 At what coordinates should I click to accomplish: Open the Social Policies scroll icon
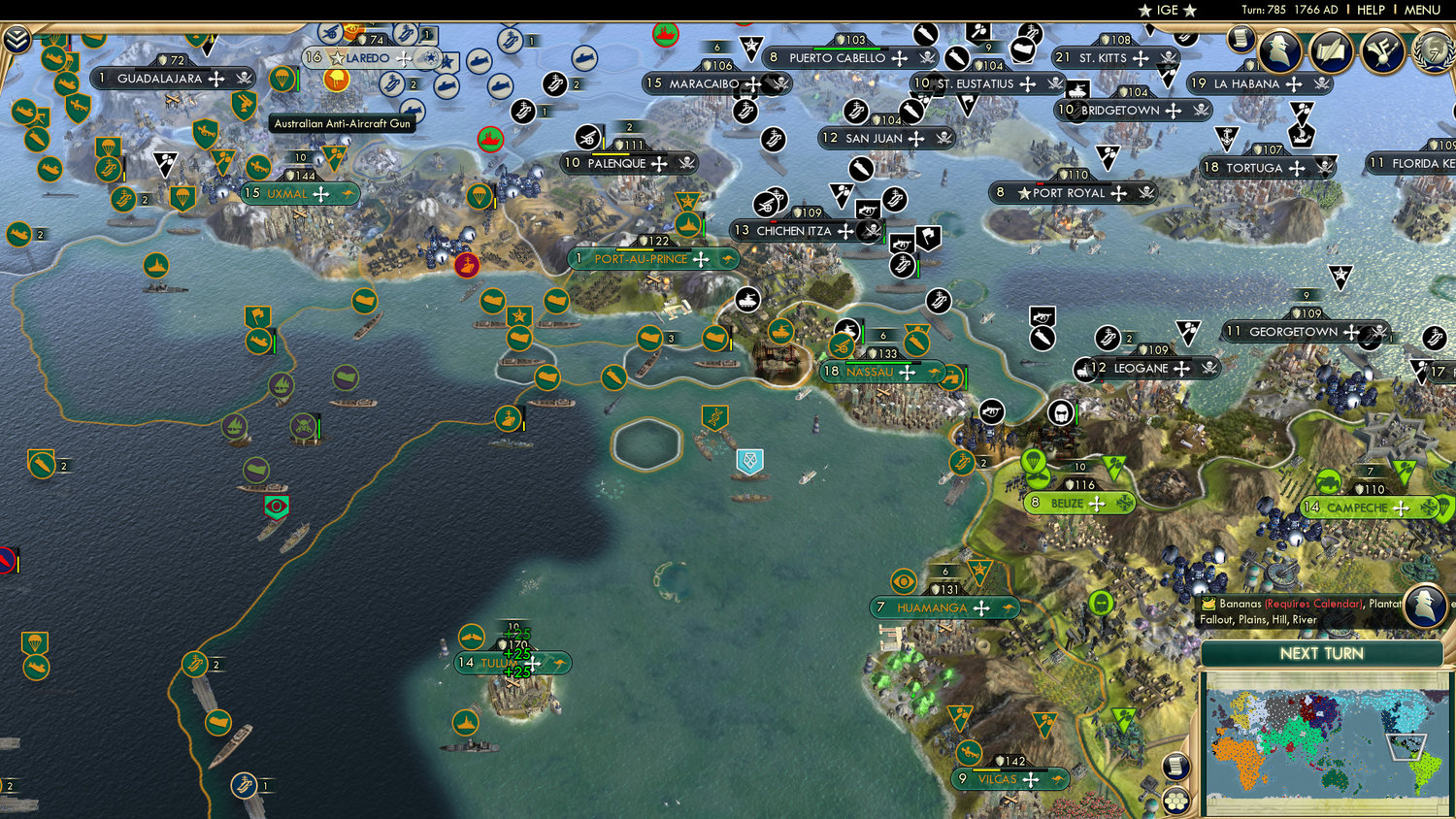point(1331,51)
